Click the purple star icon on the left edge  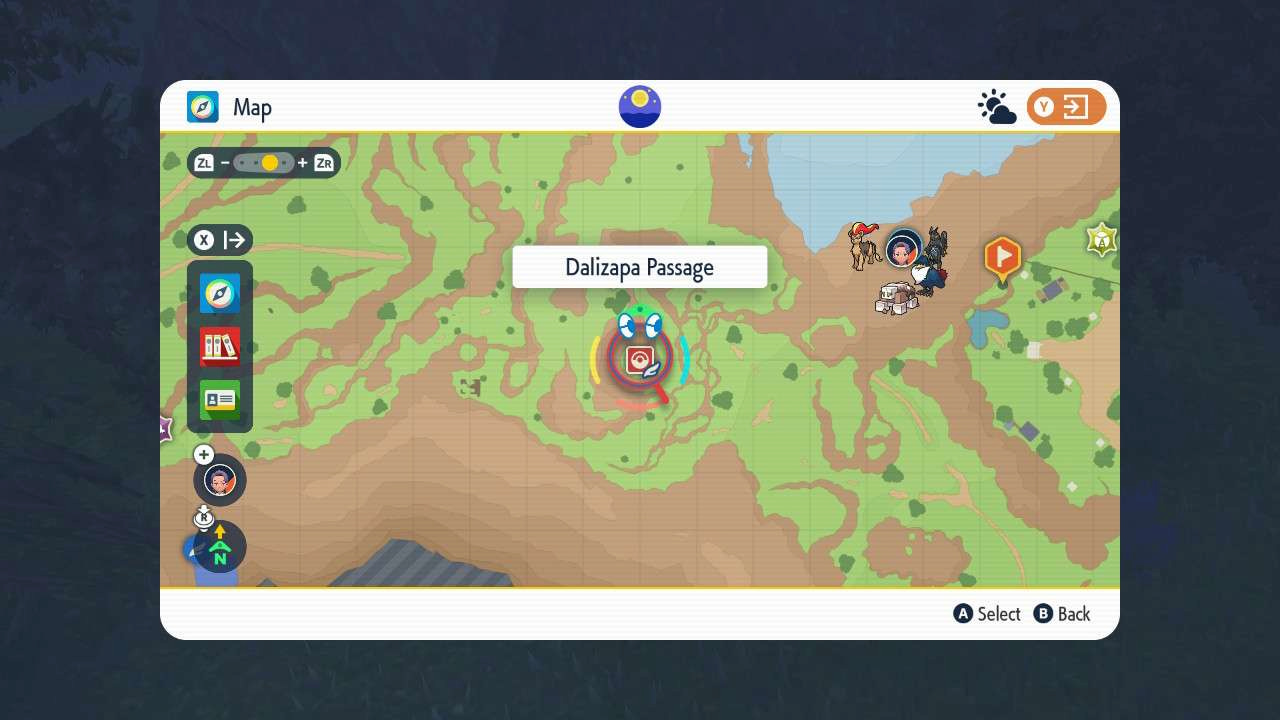tap(163, 430)
